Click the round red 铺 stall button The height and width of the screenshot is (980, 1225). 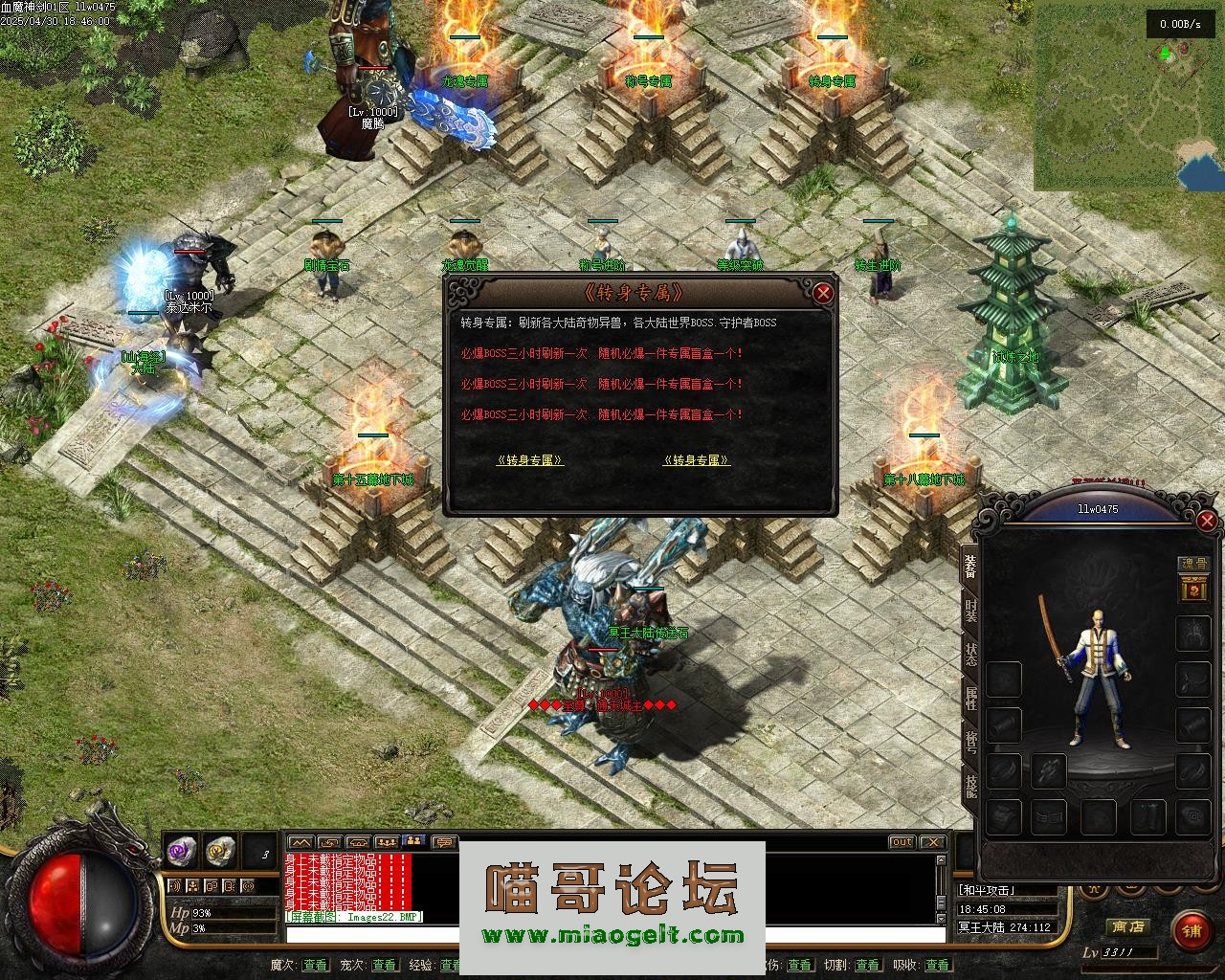point(1192,929)
